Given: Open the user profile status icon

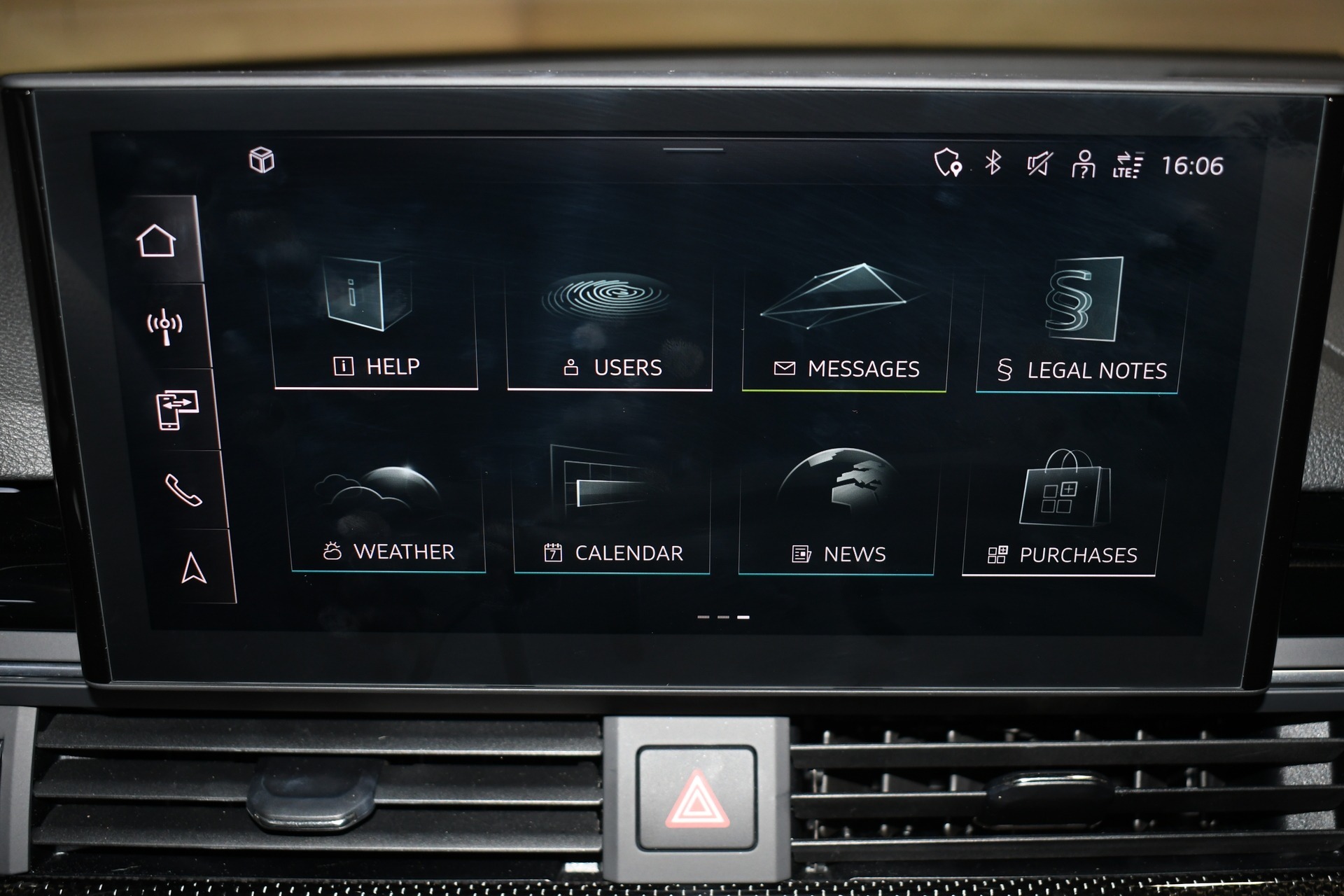Looking at the screenshot, I should [x=1084, y=165].
